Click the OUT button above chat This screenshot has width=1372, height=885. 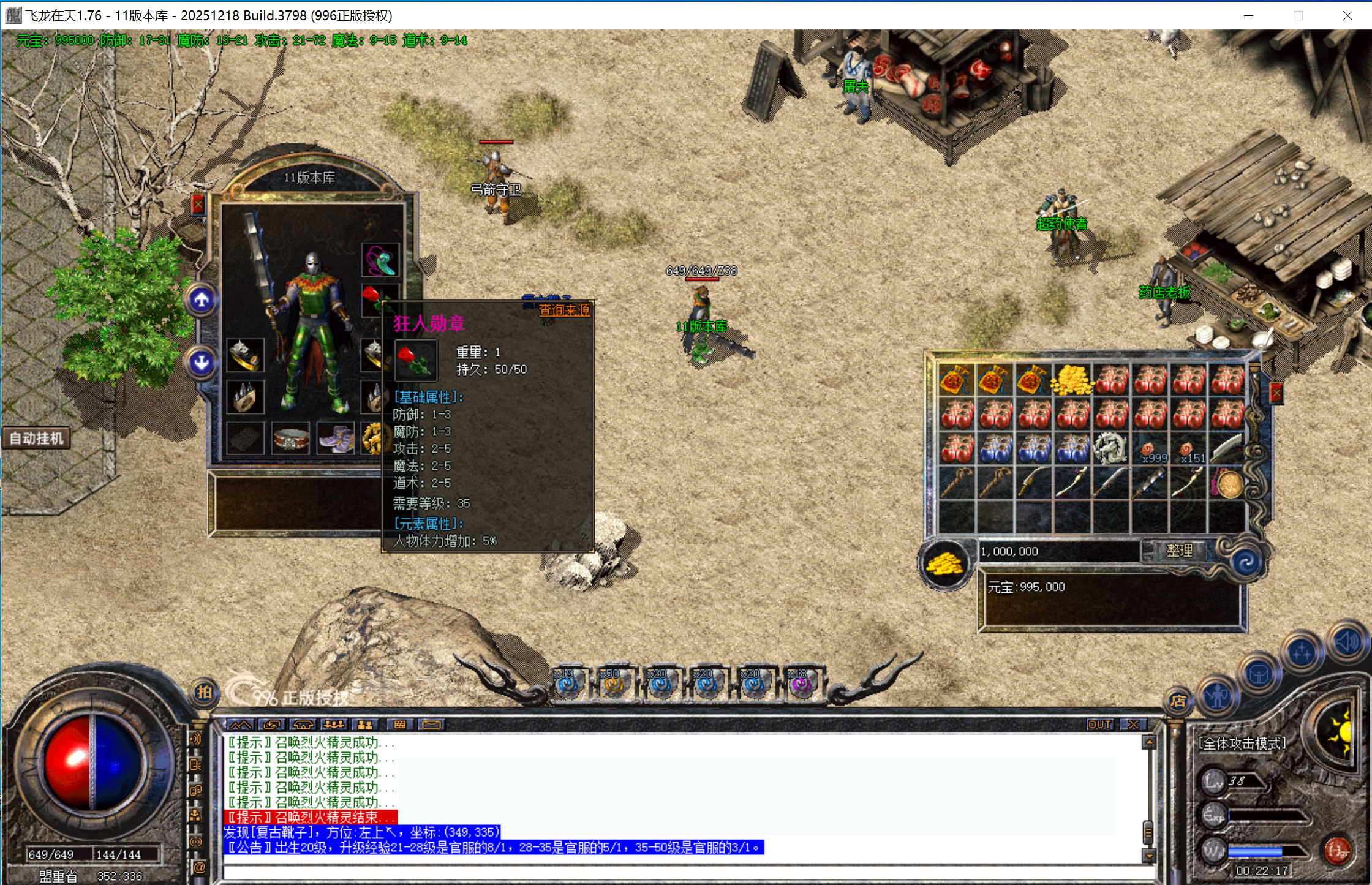click(x=1099, y=725)
